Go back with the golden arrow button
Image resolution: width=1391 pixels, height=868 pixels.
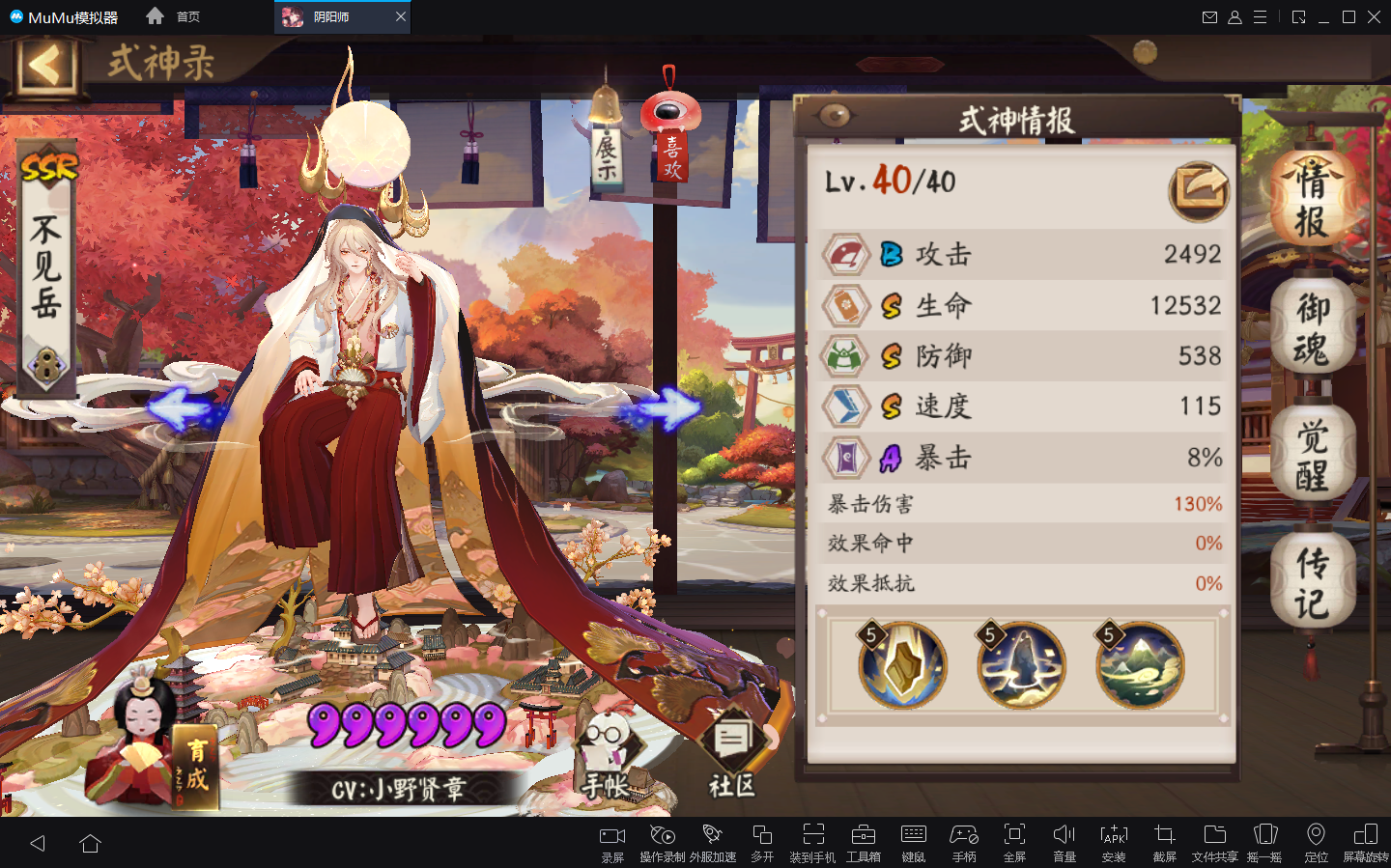tap(44, 67)
